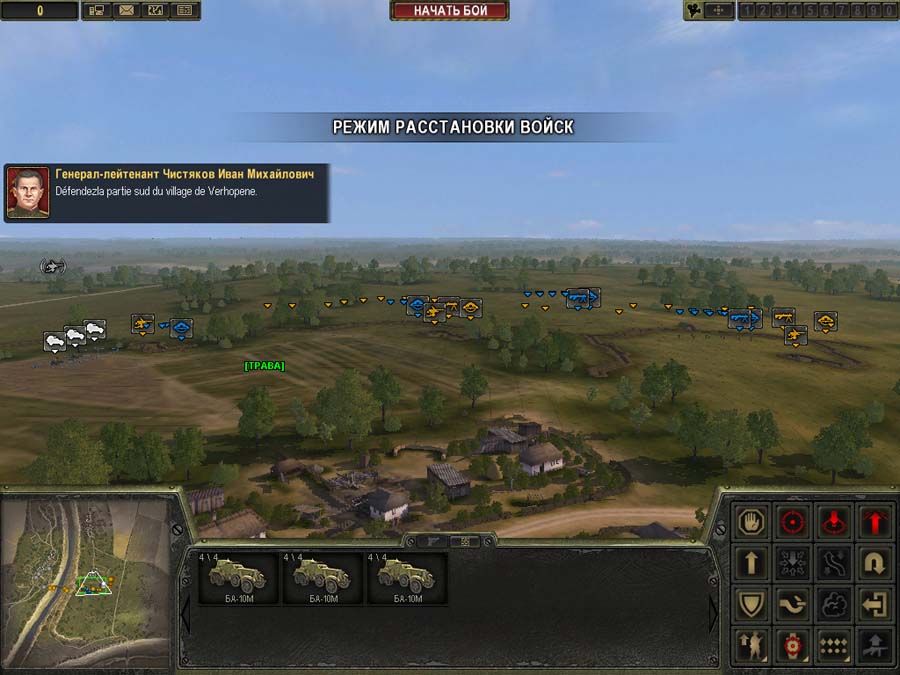Choose the red crosshair attack command
The height and width of the screenshot is (675, 900).
[x=792, y=521]
